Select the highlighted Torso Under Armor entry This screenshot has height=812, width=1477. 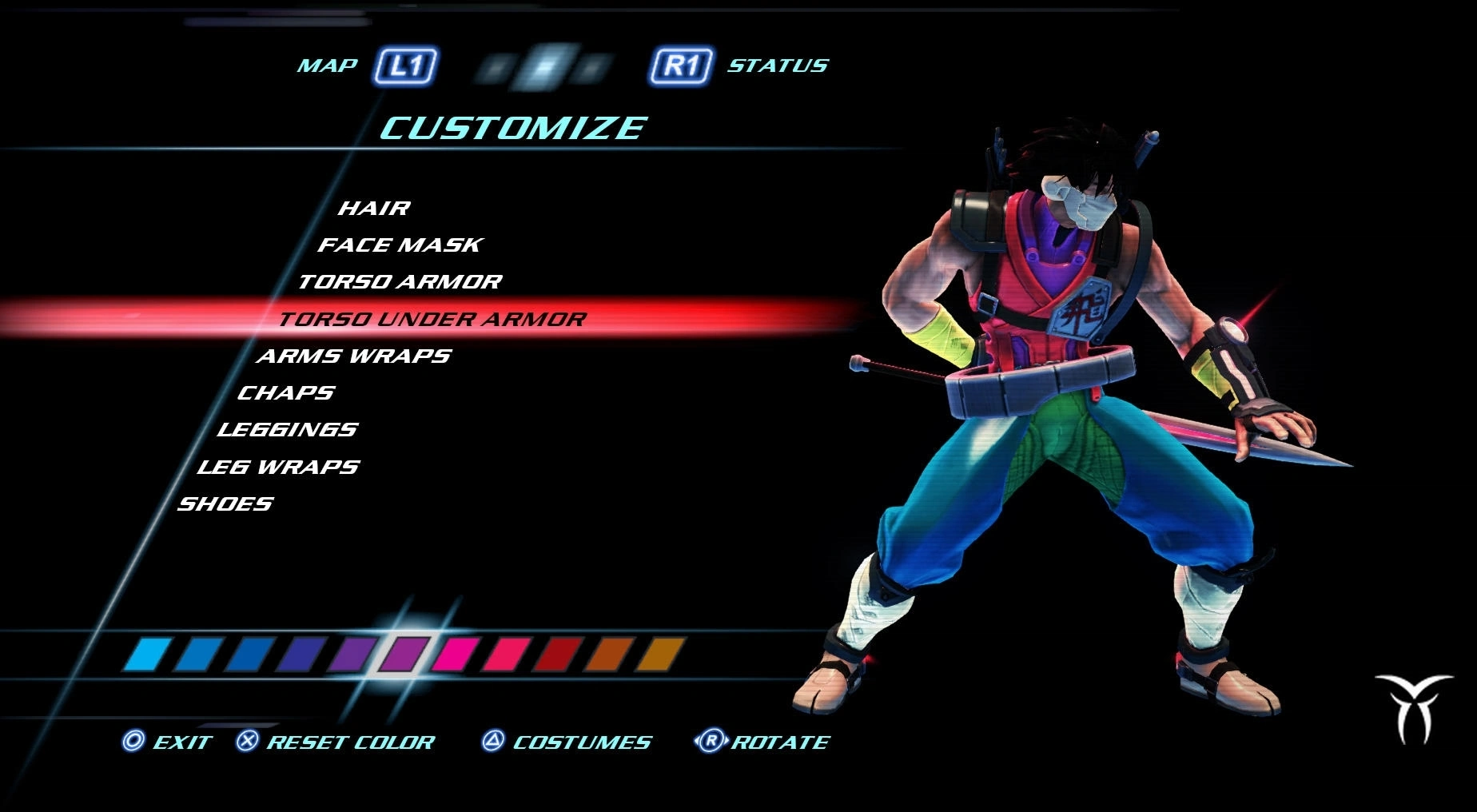point(432,320)
